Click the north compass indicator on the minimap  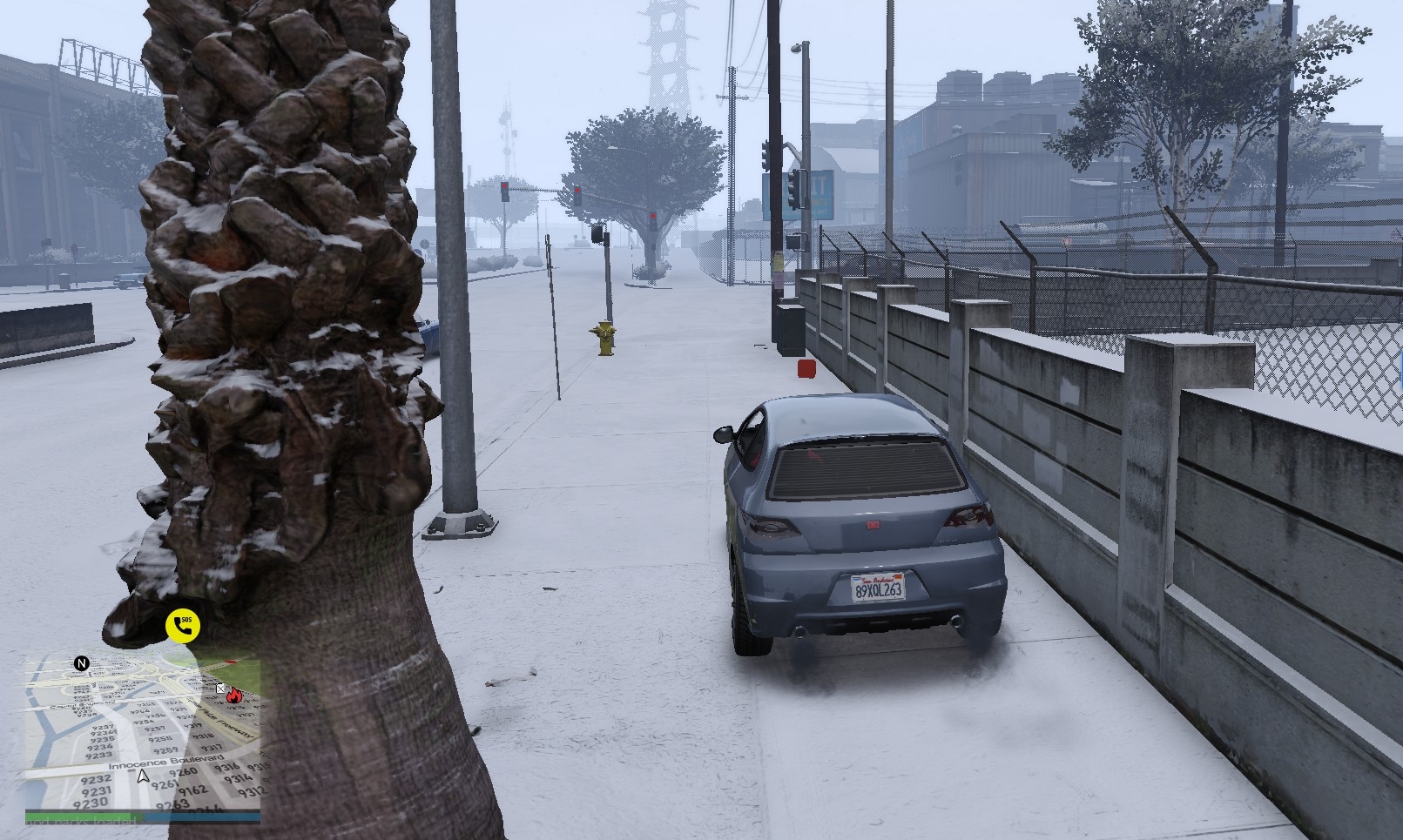[x=82, y=663]
